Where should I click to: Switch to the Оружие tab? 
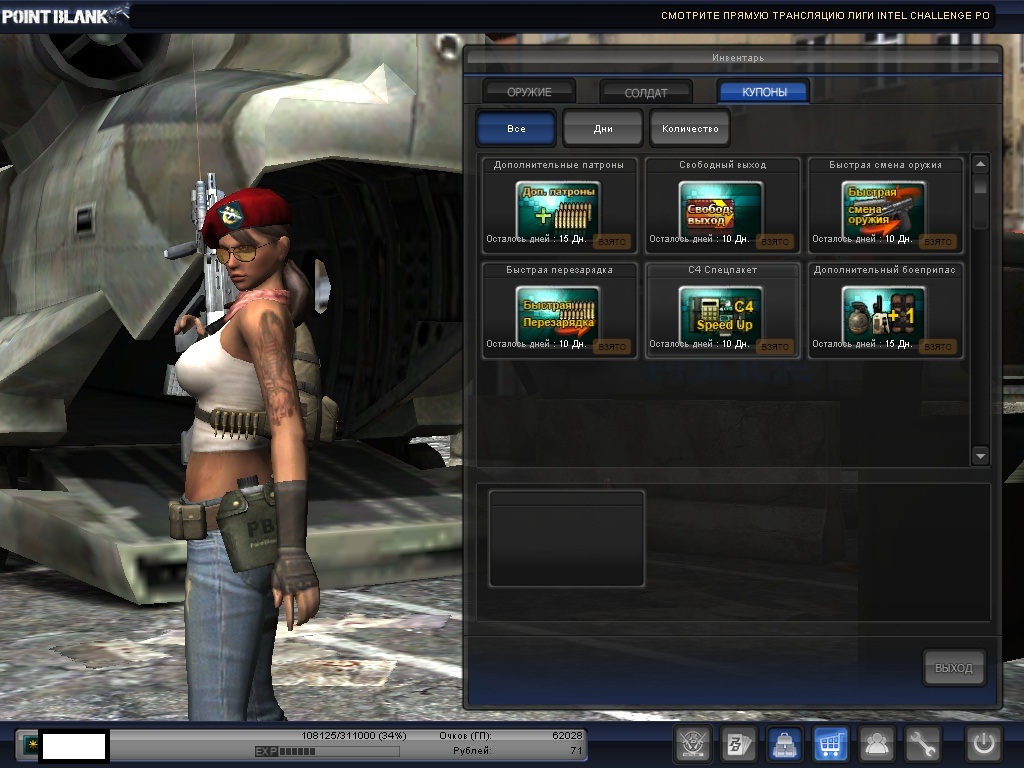click(529, 92)
